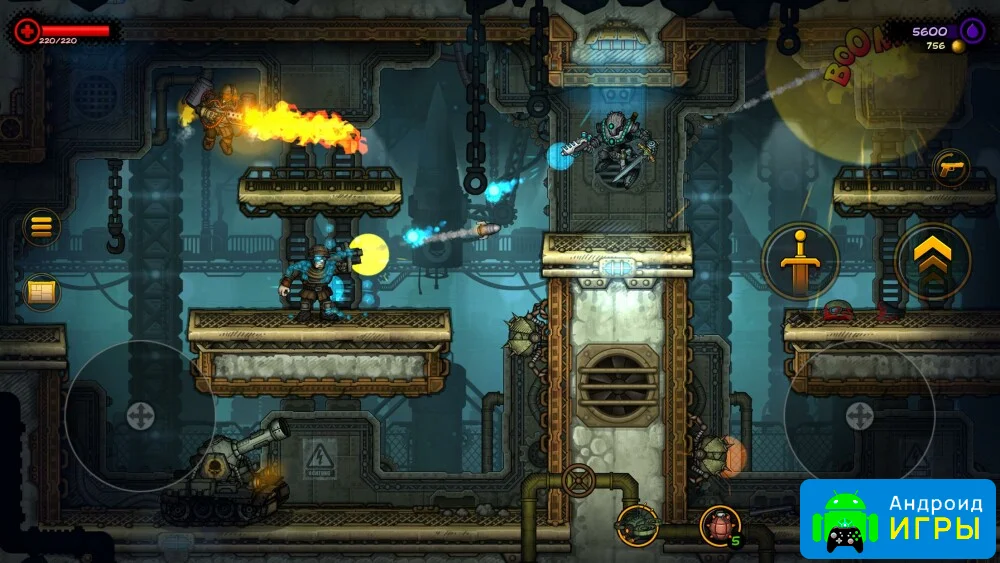Viewport: 1000px width, 563px height.
Task: Open the three-bar pause menu
Action: click(x=41, y=227)
